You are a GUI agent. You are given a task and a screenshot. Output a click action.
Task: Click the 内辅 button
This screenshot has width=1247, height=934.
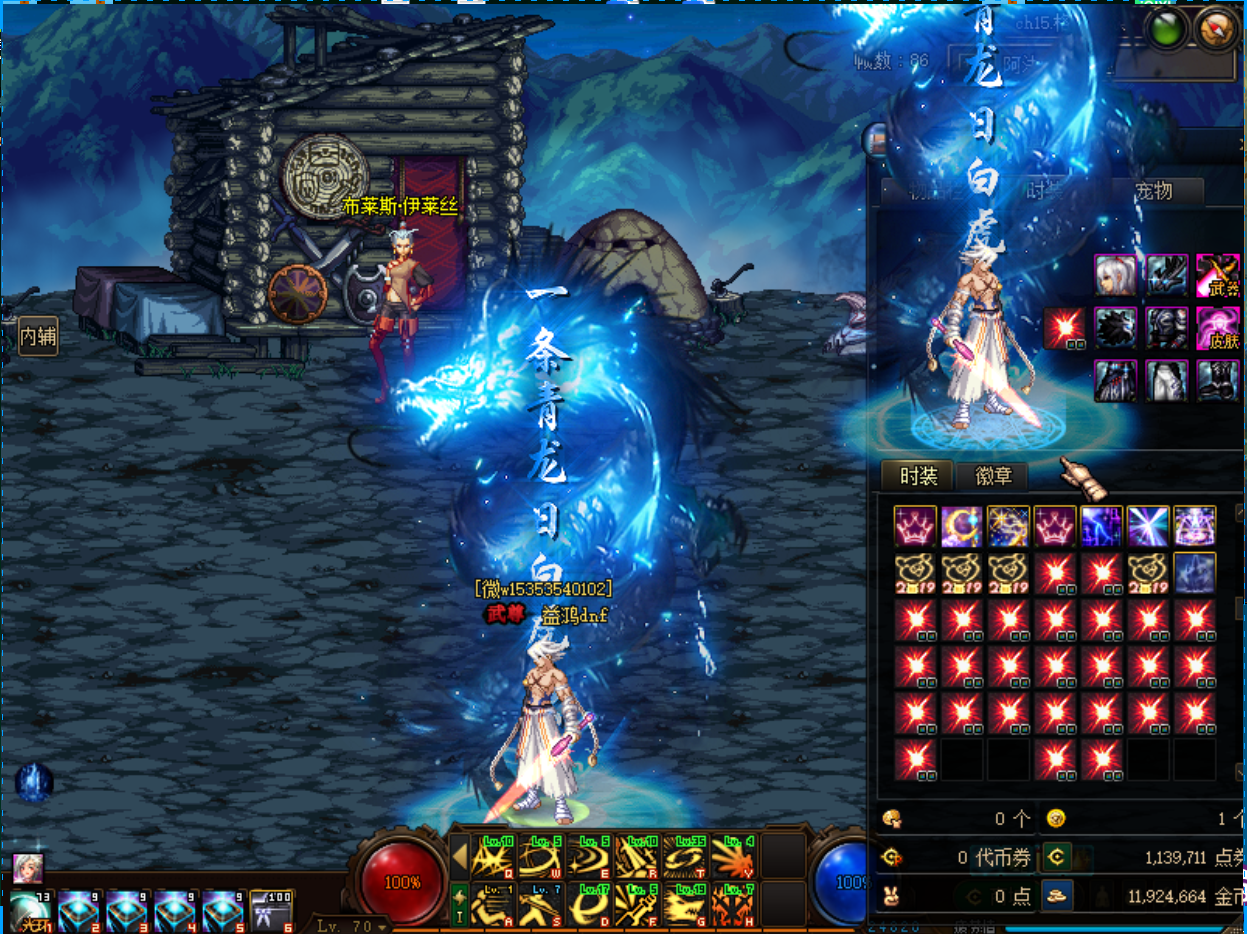tap(38, 337)
